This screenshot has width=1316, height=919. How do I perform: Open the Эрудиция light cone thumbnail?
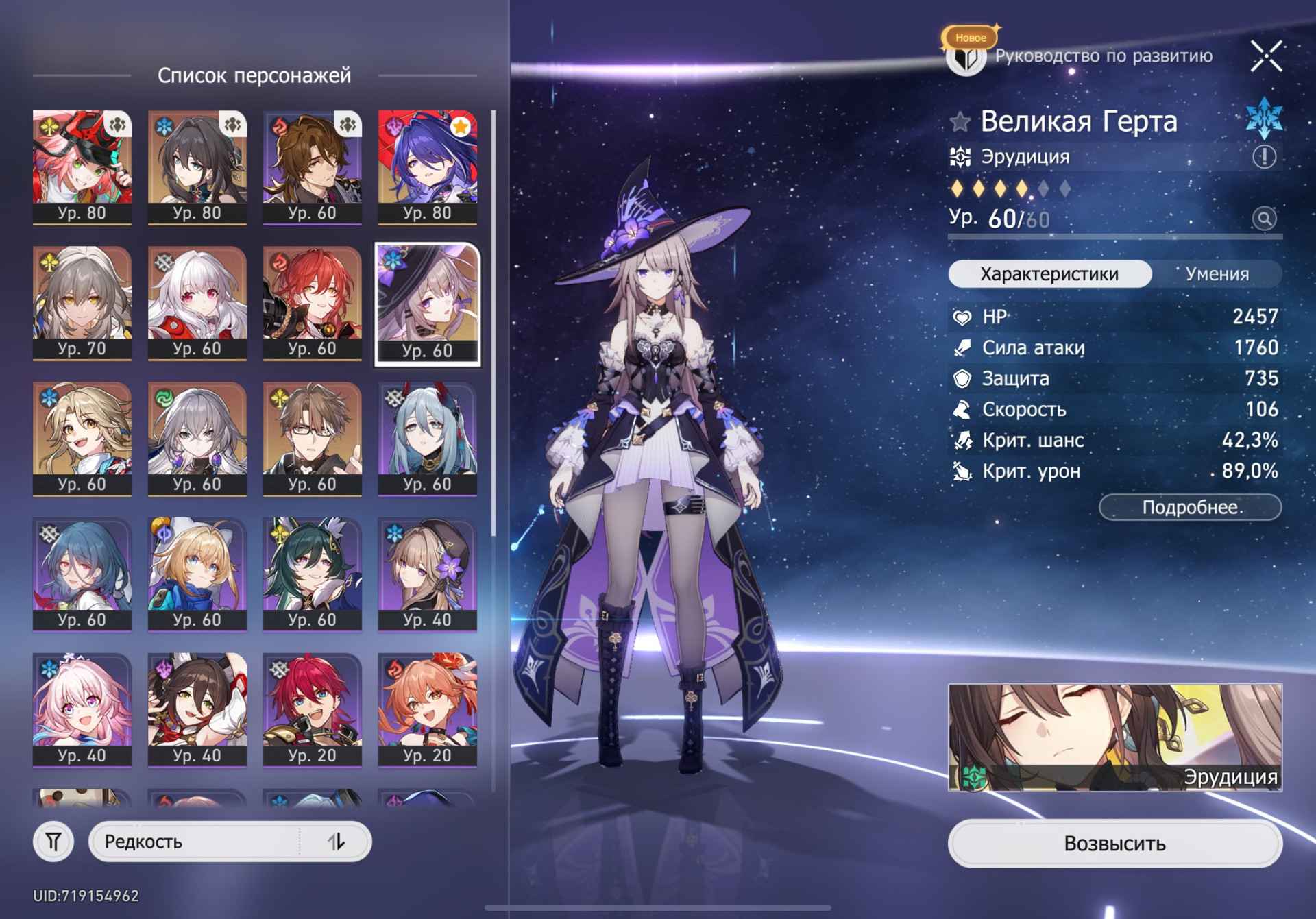(1114, 737)
